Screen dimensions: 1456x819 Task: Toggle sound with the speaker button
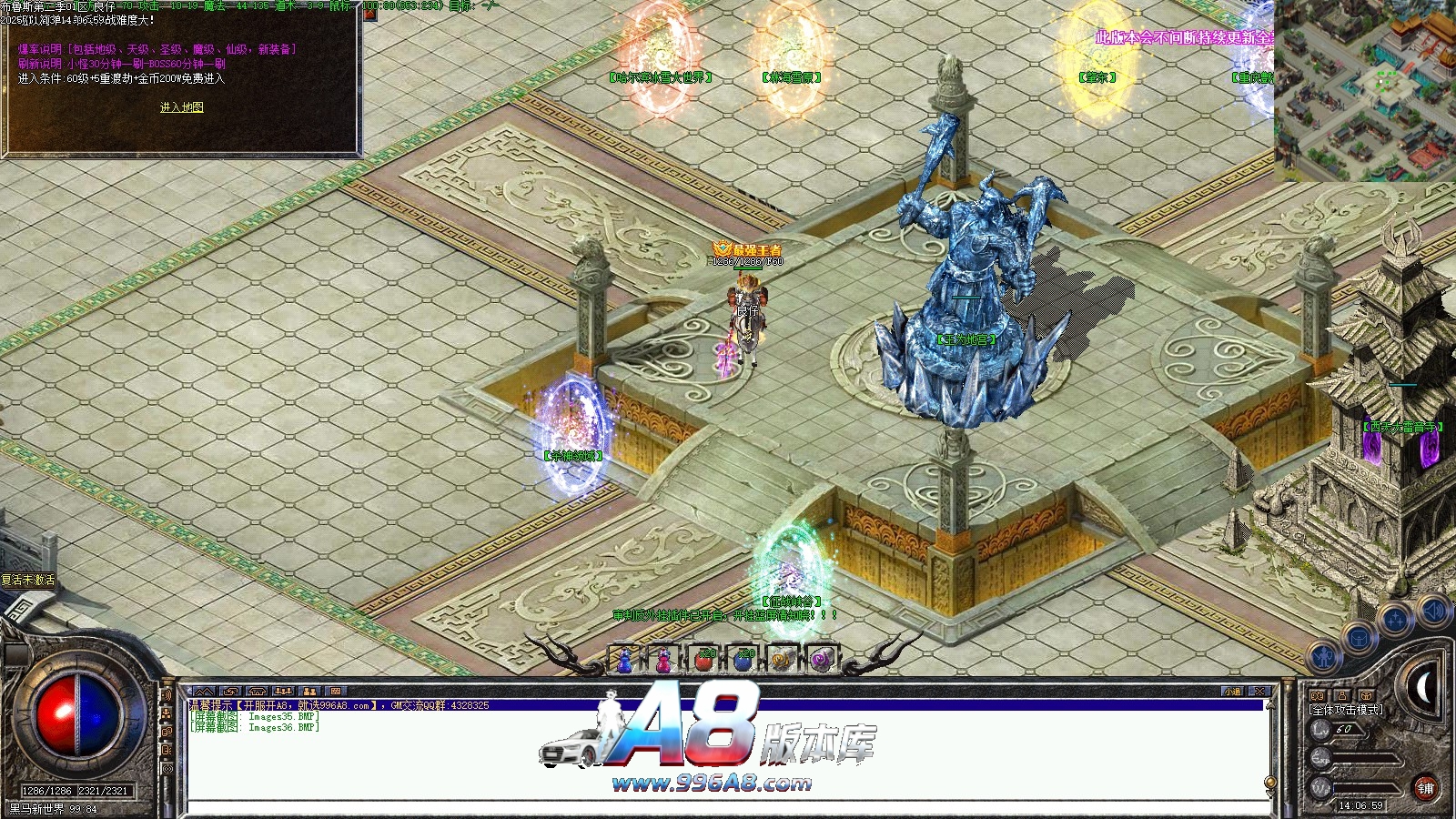click(x=1433, y=610)
